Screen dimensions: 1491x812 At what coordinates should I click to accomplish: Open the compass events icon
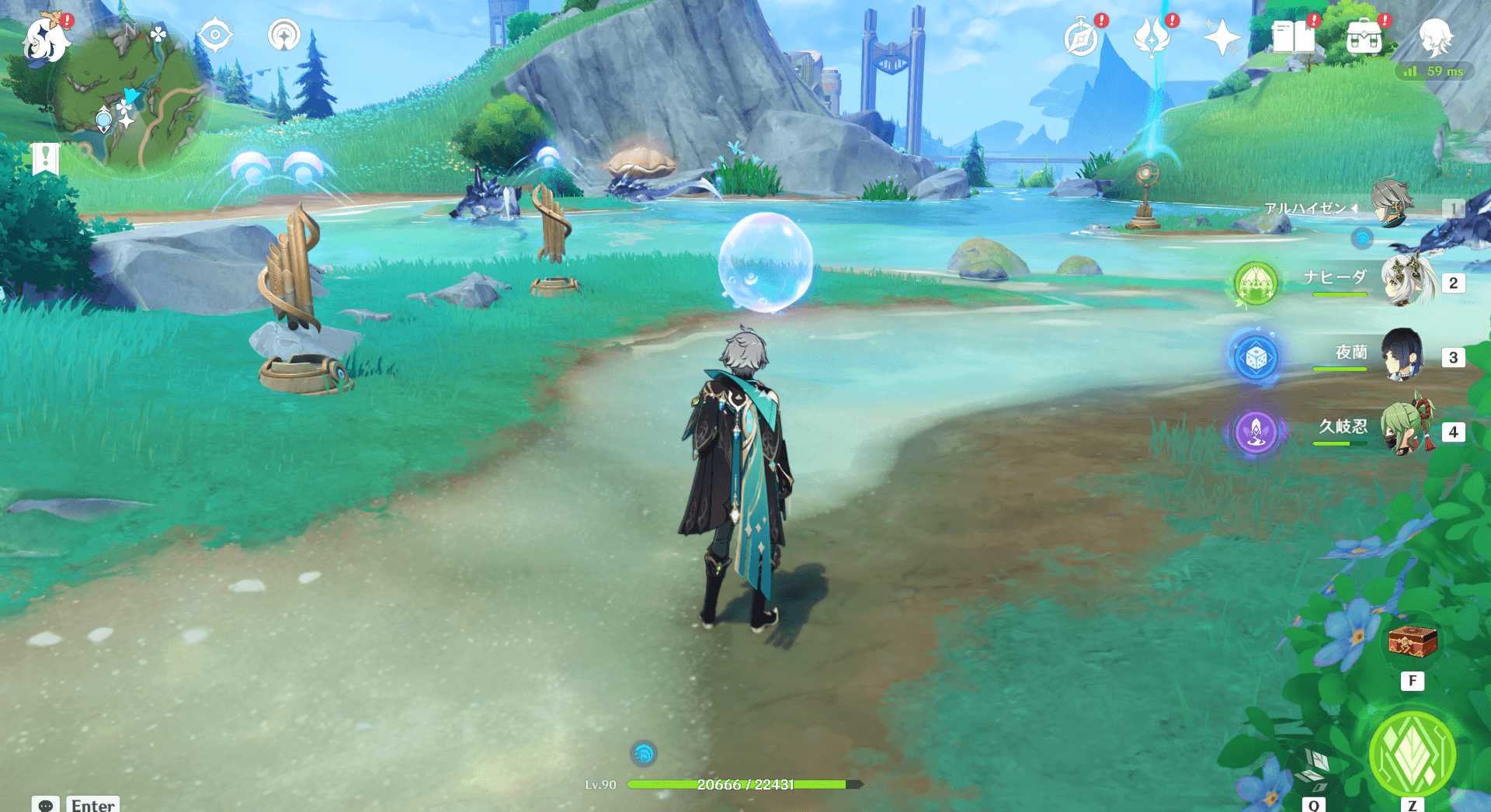point(1081,38)
